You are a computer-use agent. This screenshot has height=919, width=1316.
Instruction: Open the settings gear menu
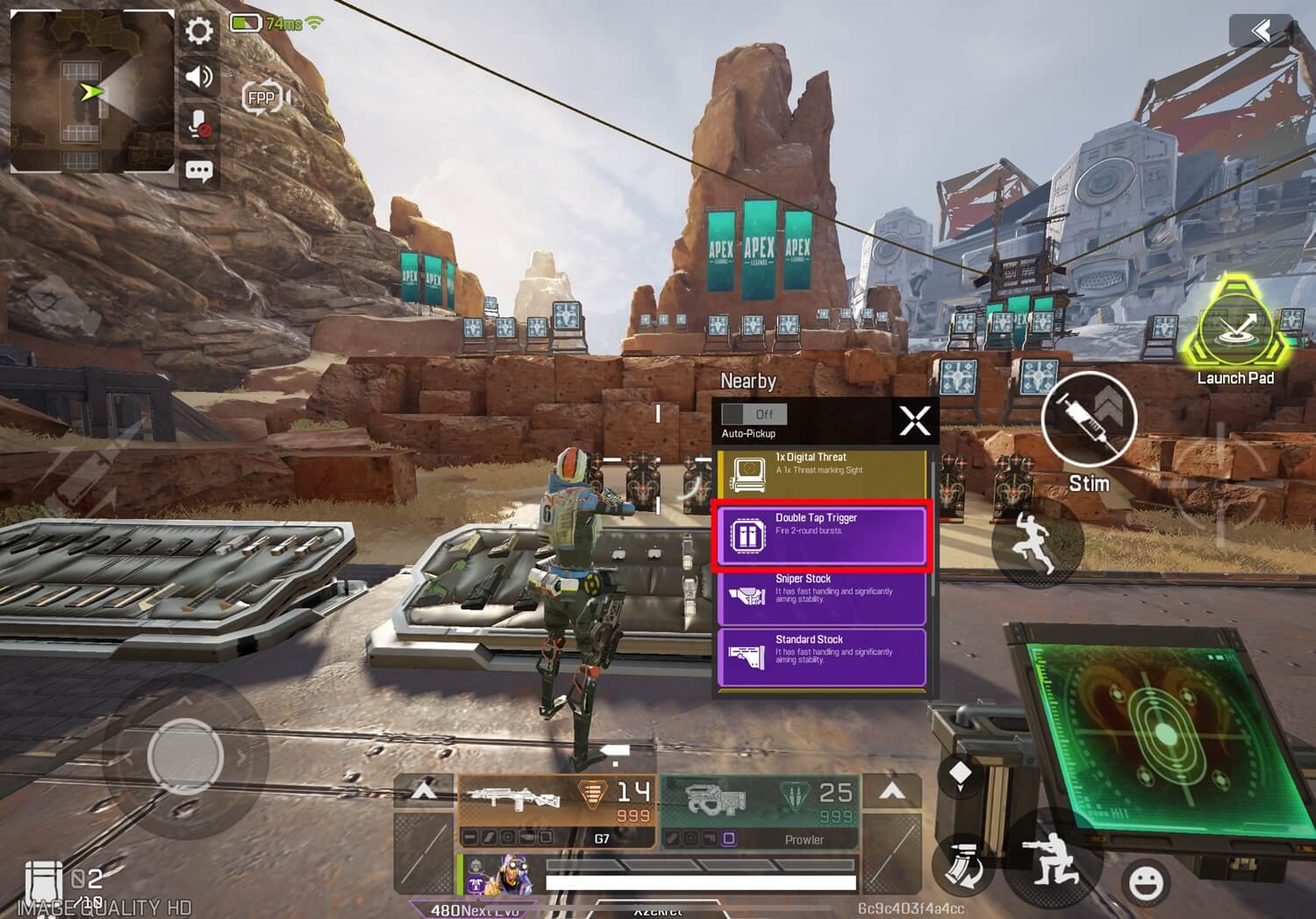coord(199,32)
